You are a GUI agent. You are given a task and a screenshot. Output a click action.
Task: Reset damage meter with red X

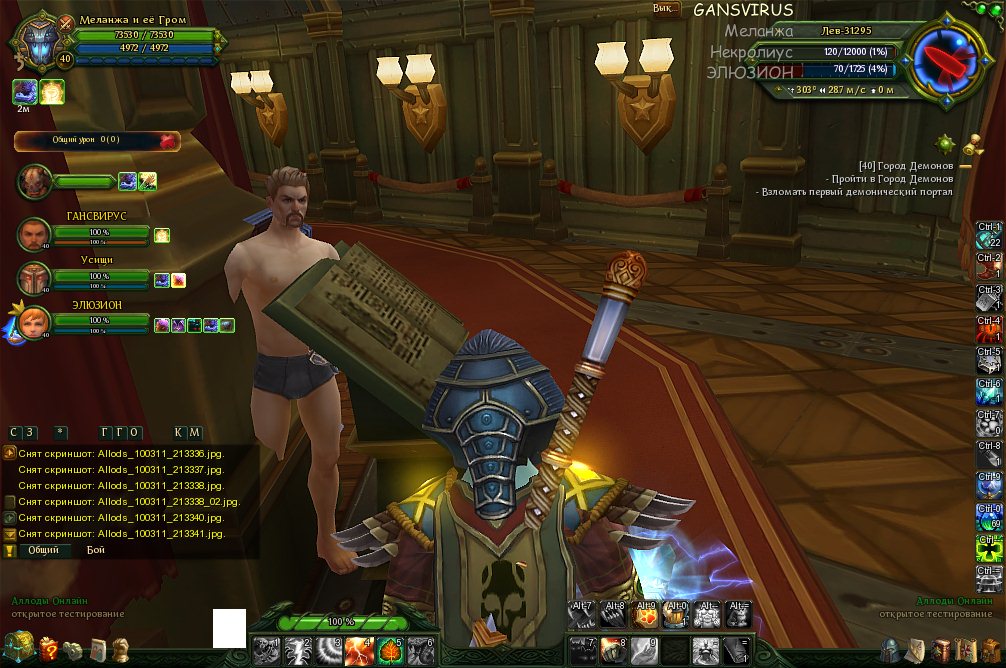pyautogui.click(x=166, y=141)
